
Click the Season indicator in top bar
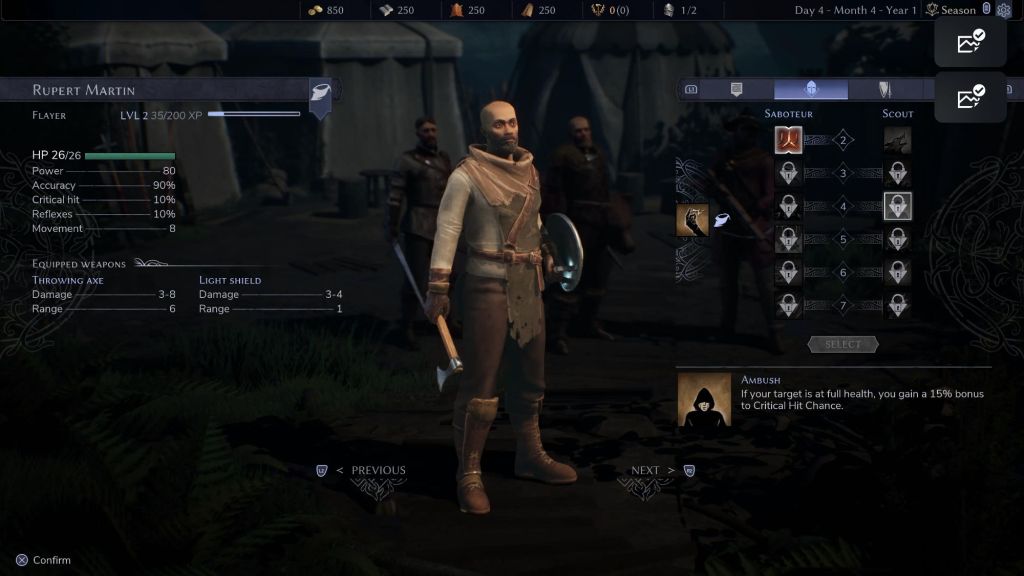pos(950,10)
